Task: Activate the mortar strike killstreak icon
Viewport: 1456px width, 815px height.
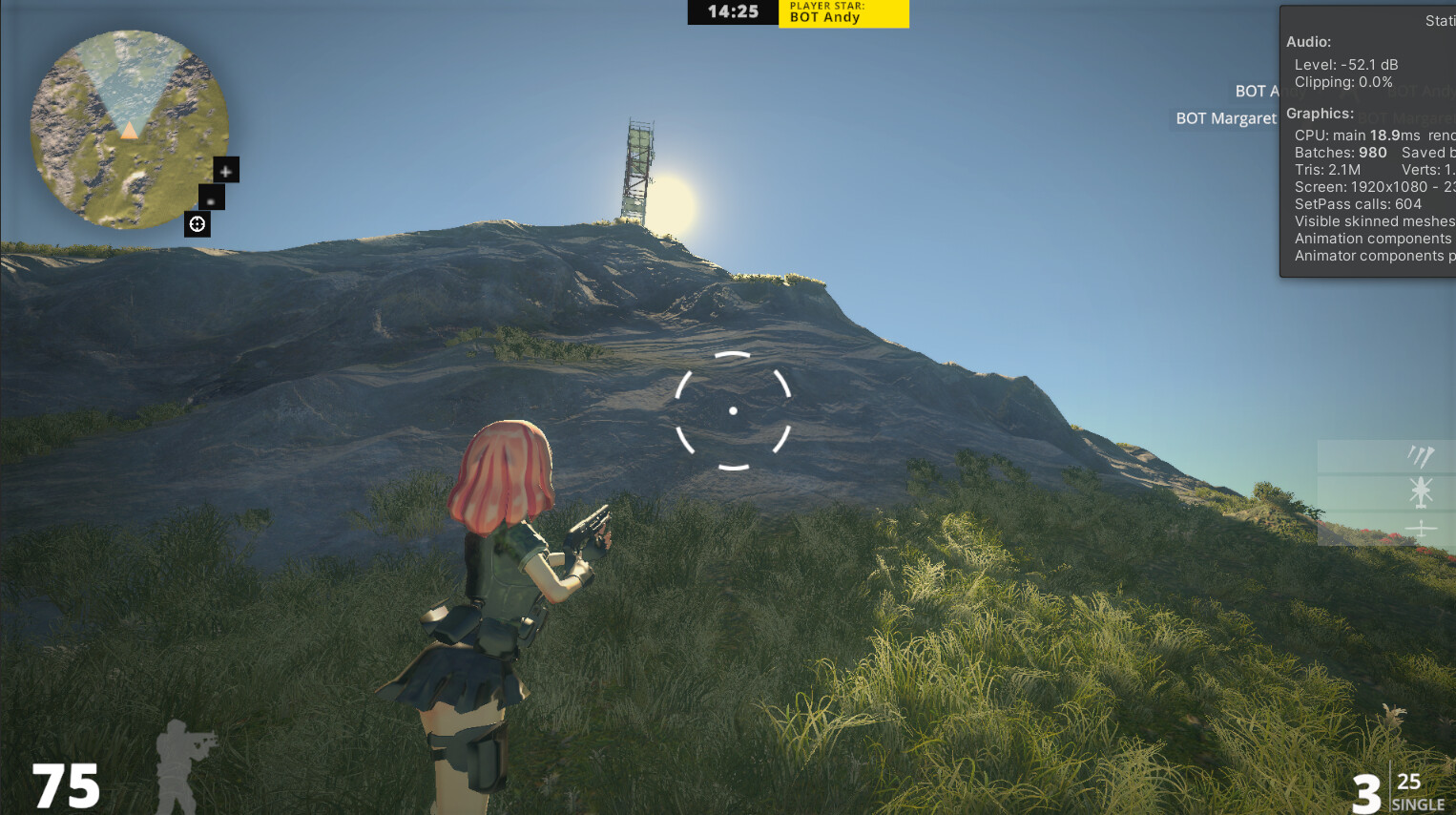Action: tap(1419, 455)
